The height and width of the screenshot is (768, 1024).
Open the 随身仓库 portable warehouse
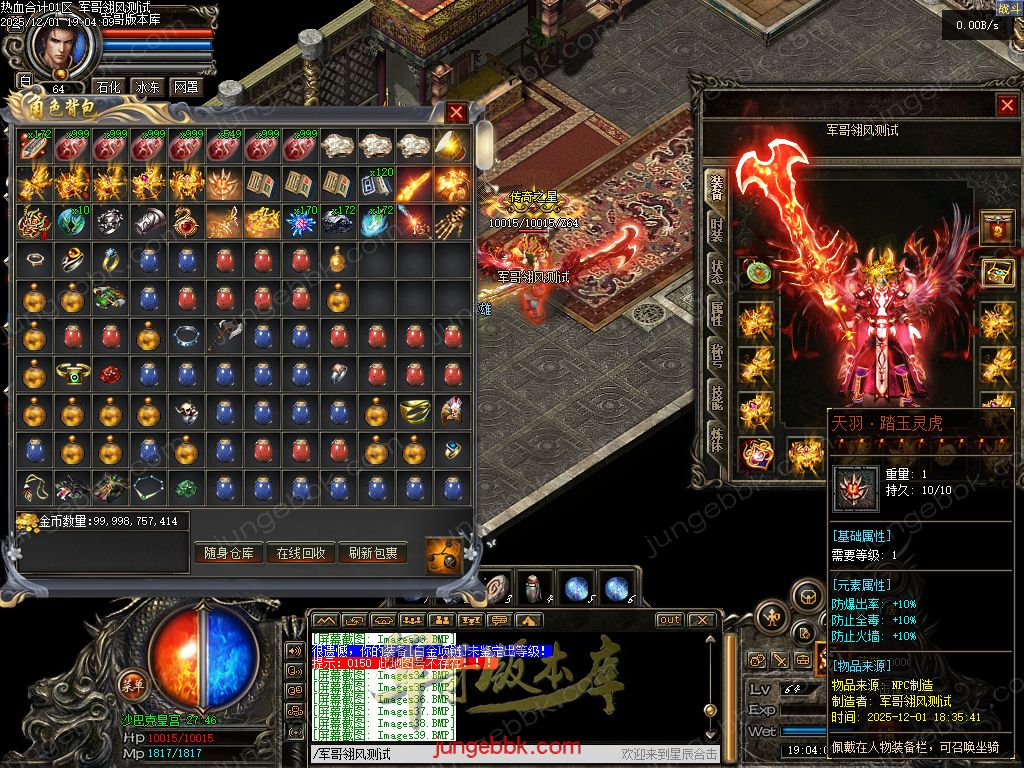click(x=229, y=553)
